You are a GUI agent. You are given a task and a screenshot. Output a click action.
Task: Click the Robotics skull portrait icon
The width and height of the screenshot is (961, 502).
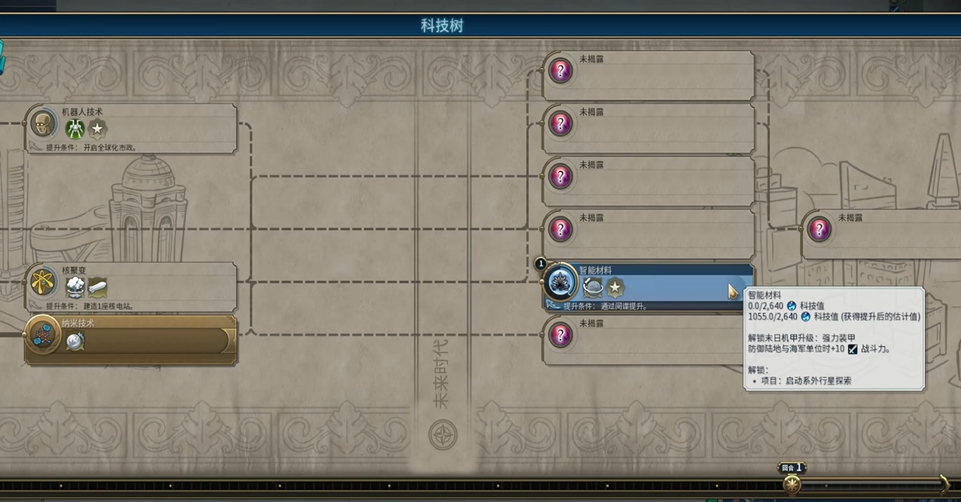(x=42, y=124)
